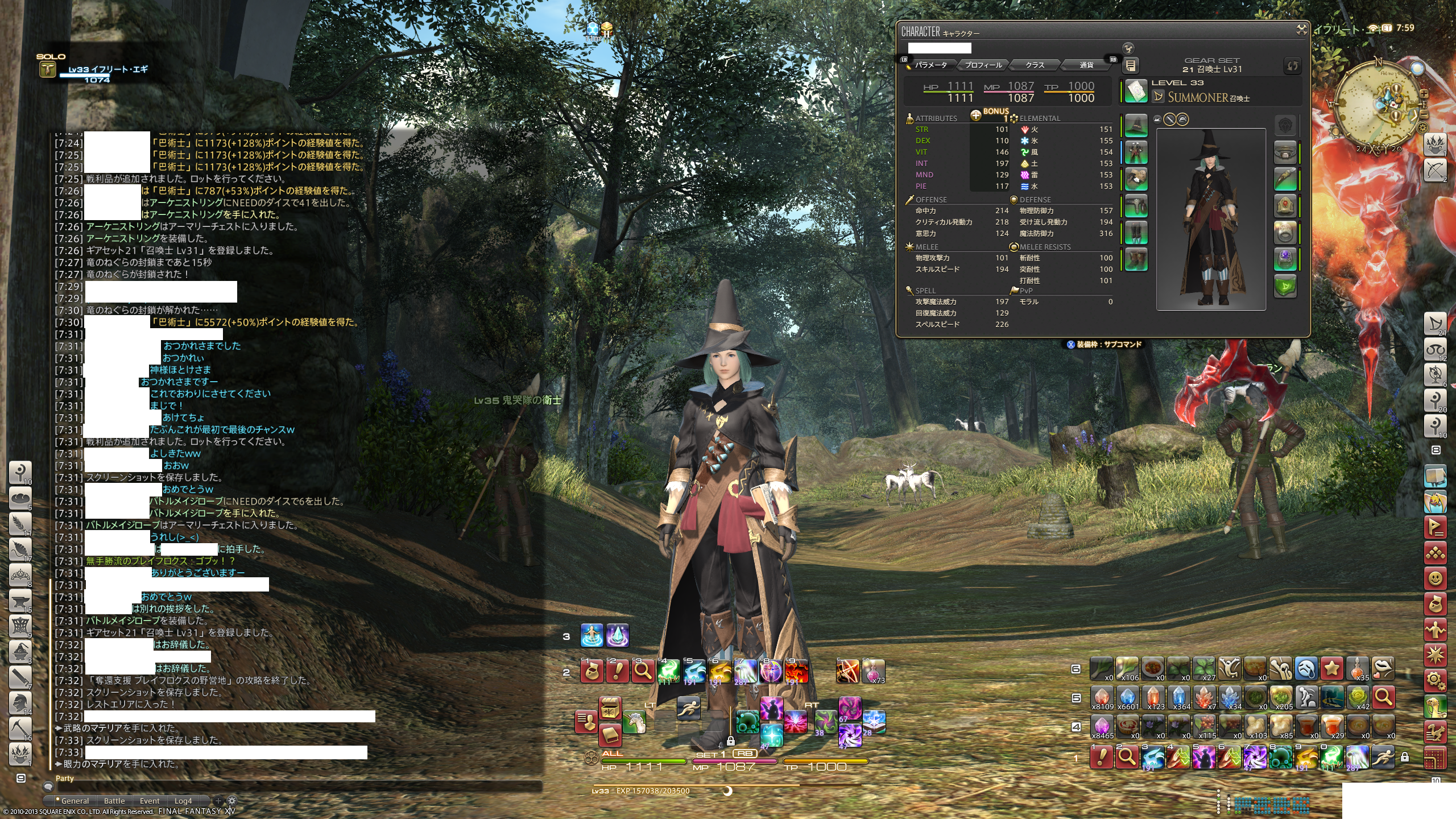Click the gear set refresh arrows button
The height and width of the screenshot is (819, 1456).
1292,66
